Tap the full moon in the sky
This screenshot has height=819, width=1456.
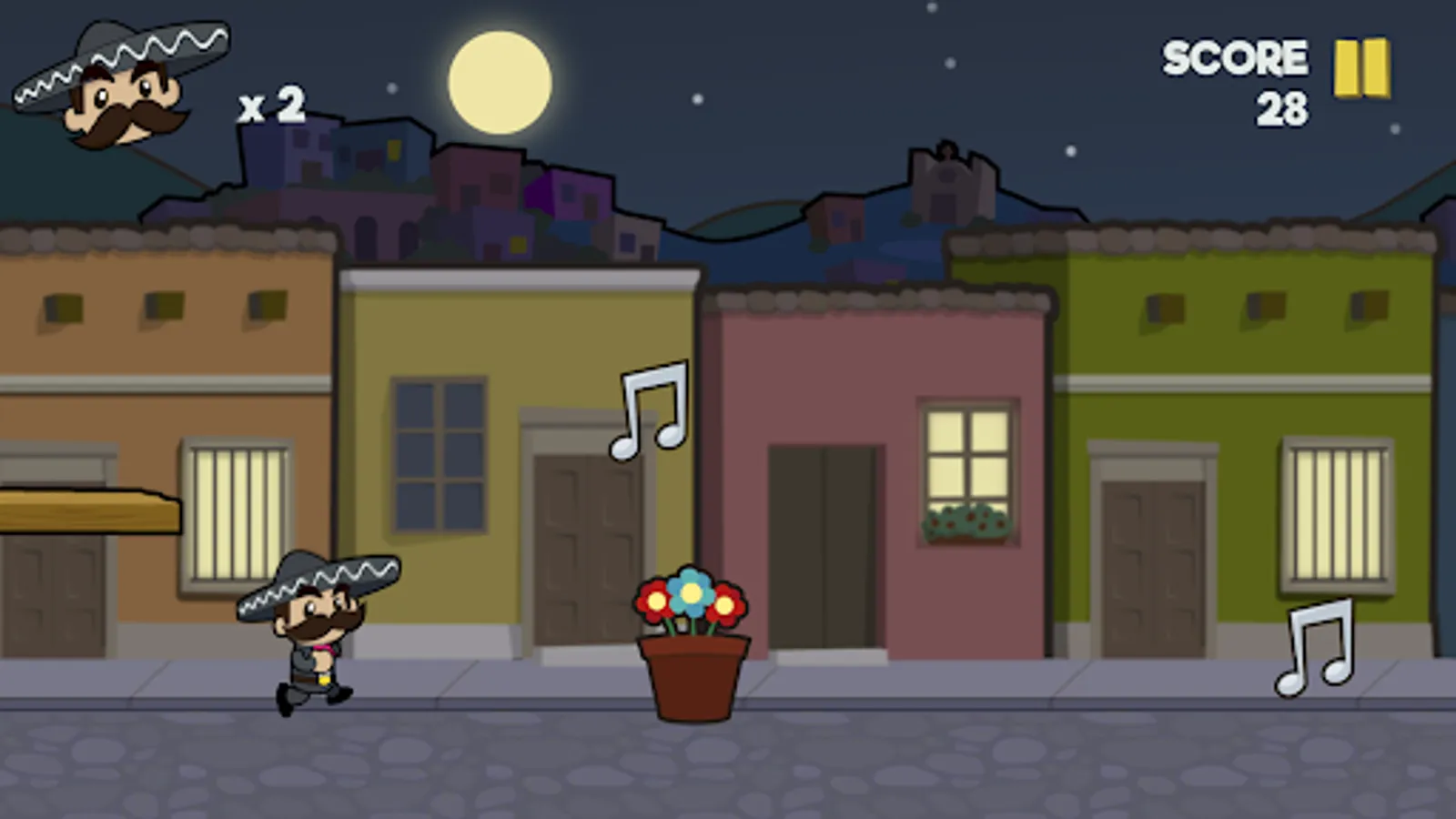click(x=500, y=82)
